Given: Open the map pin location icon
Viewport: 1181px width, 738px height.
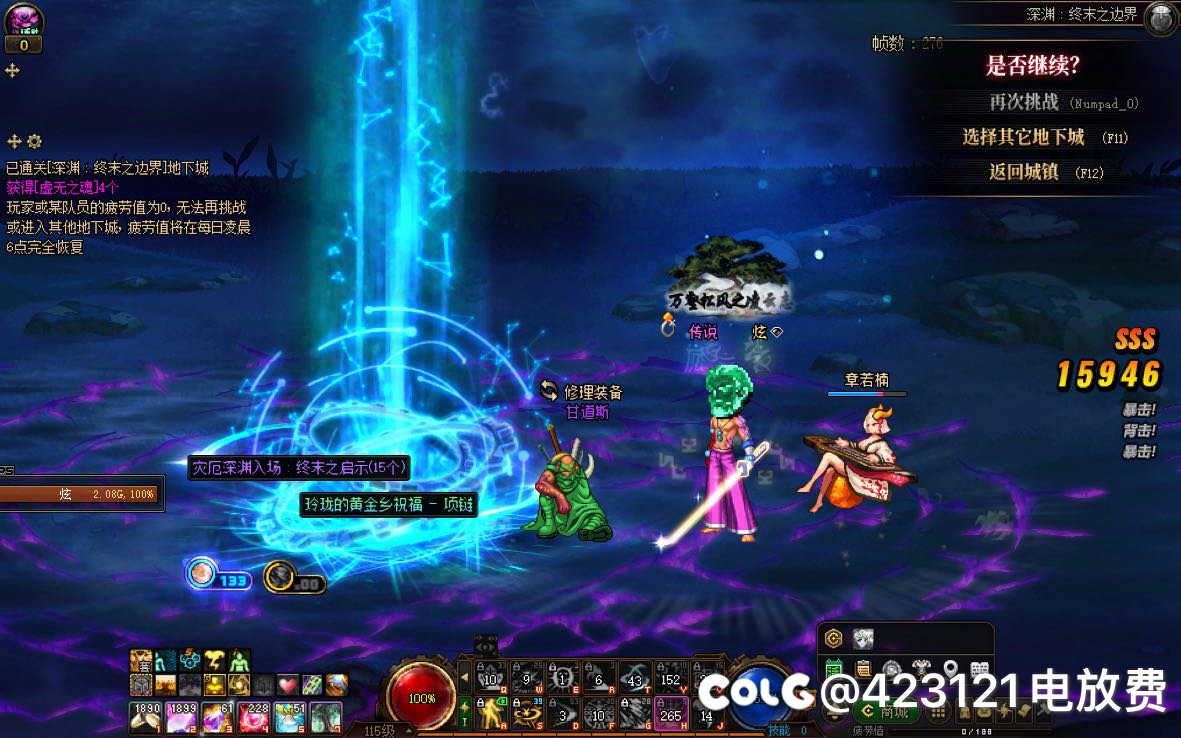Looking at the screenshot, I should [x=950, y=669].
